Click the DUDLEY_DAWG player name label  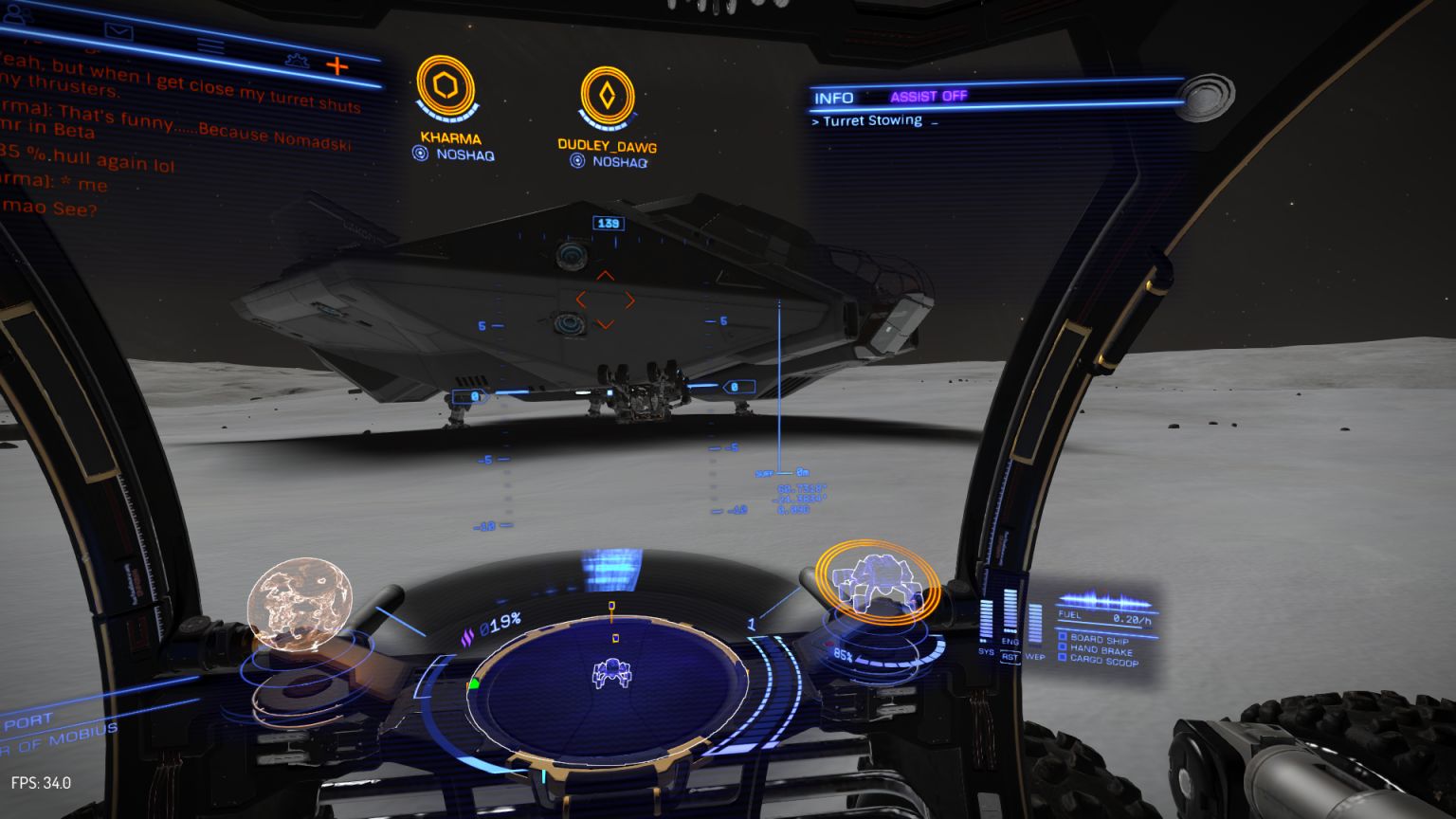610,145
